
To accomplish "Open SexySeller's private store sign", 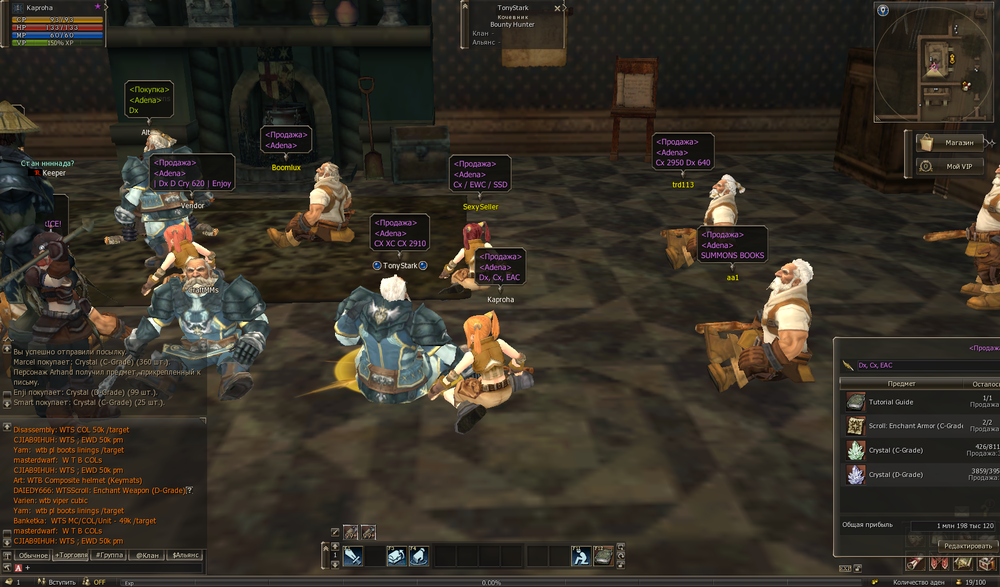I will (480, 173).
